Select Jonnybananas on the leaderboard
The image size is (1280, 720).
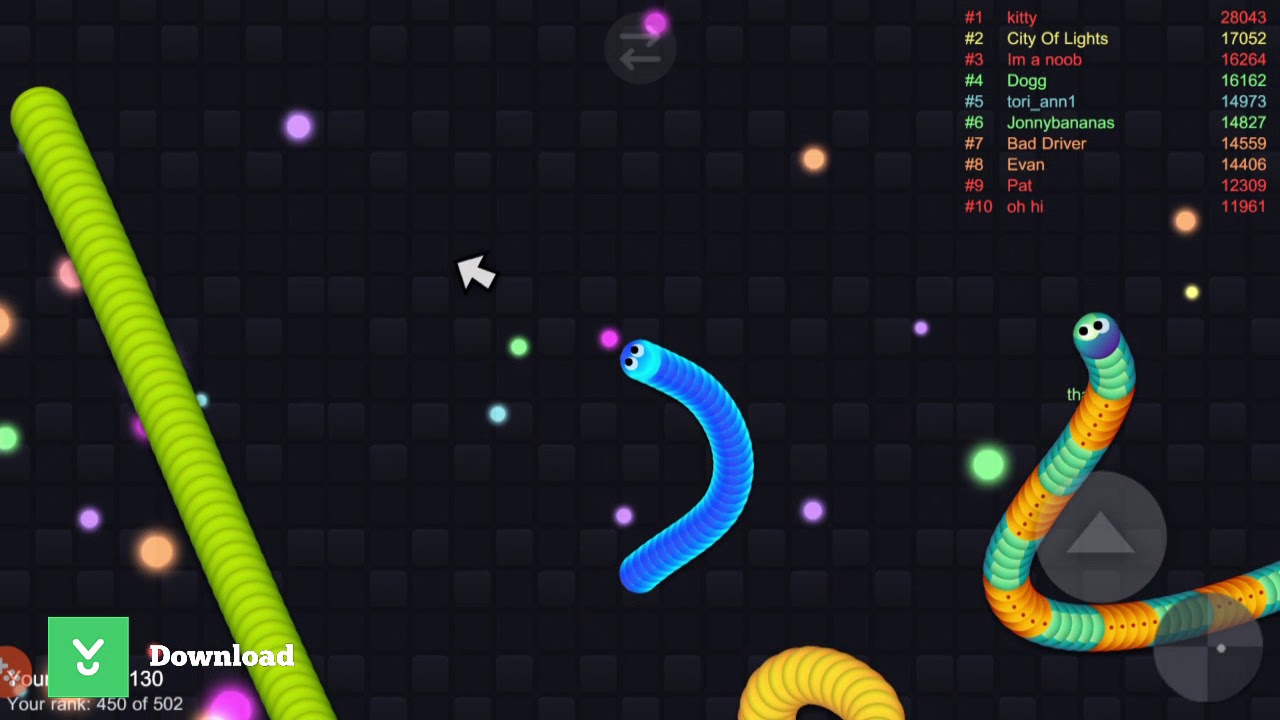click(1062, 122)
